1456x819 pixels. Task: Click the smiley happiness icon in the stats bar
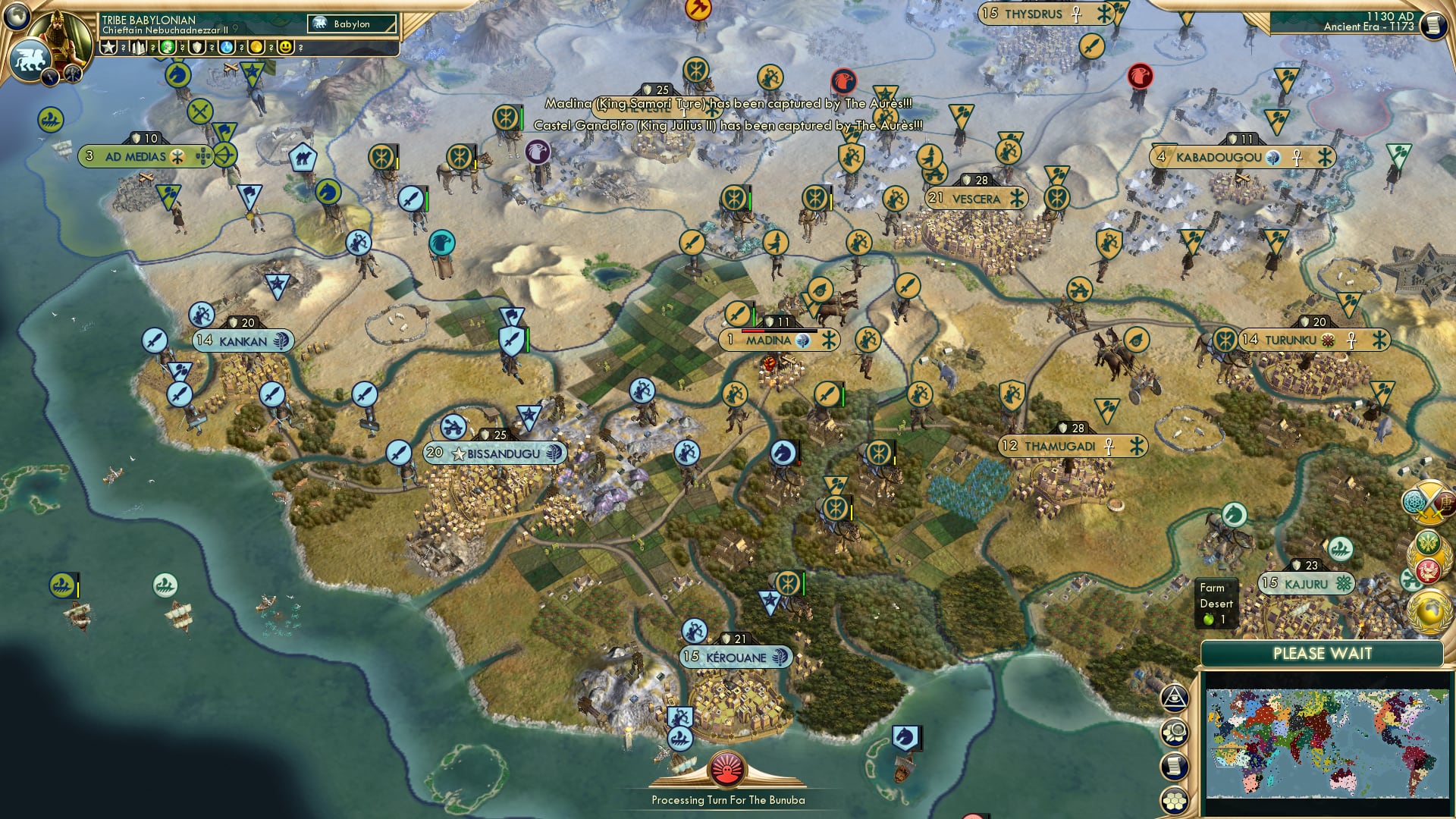[285, 48]
